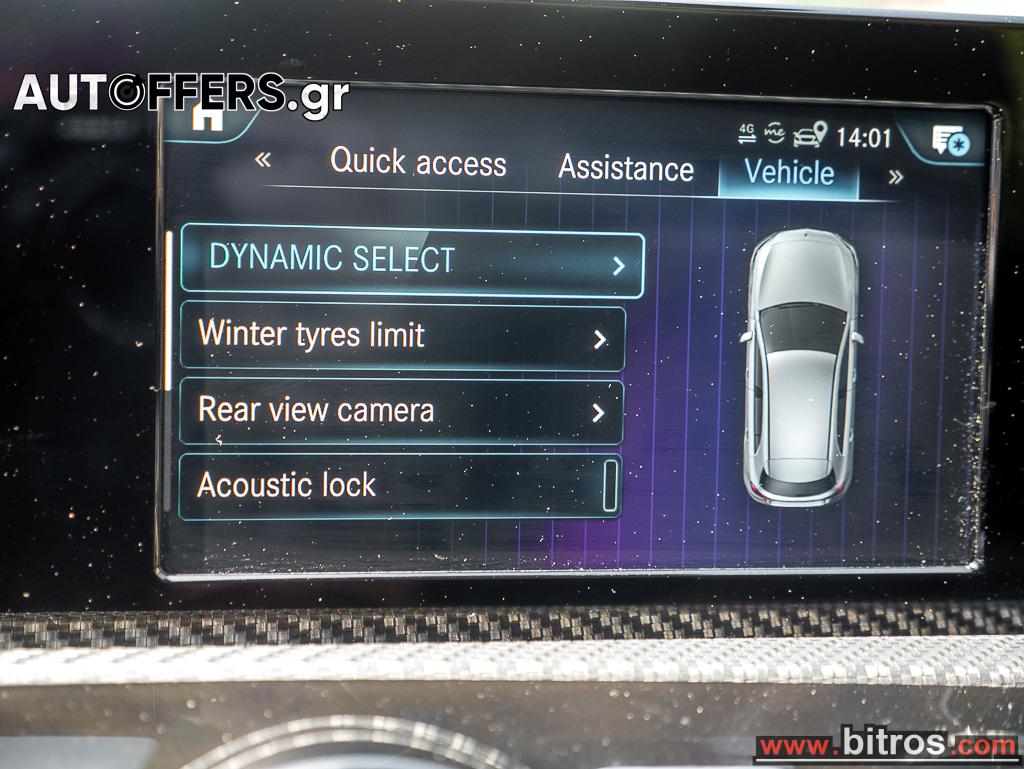
Task: Tap the home icon
Action: pos(208,117)
